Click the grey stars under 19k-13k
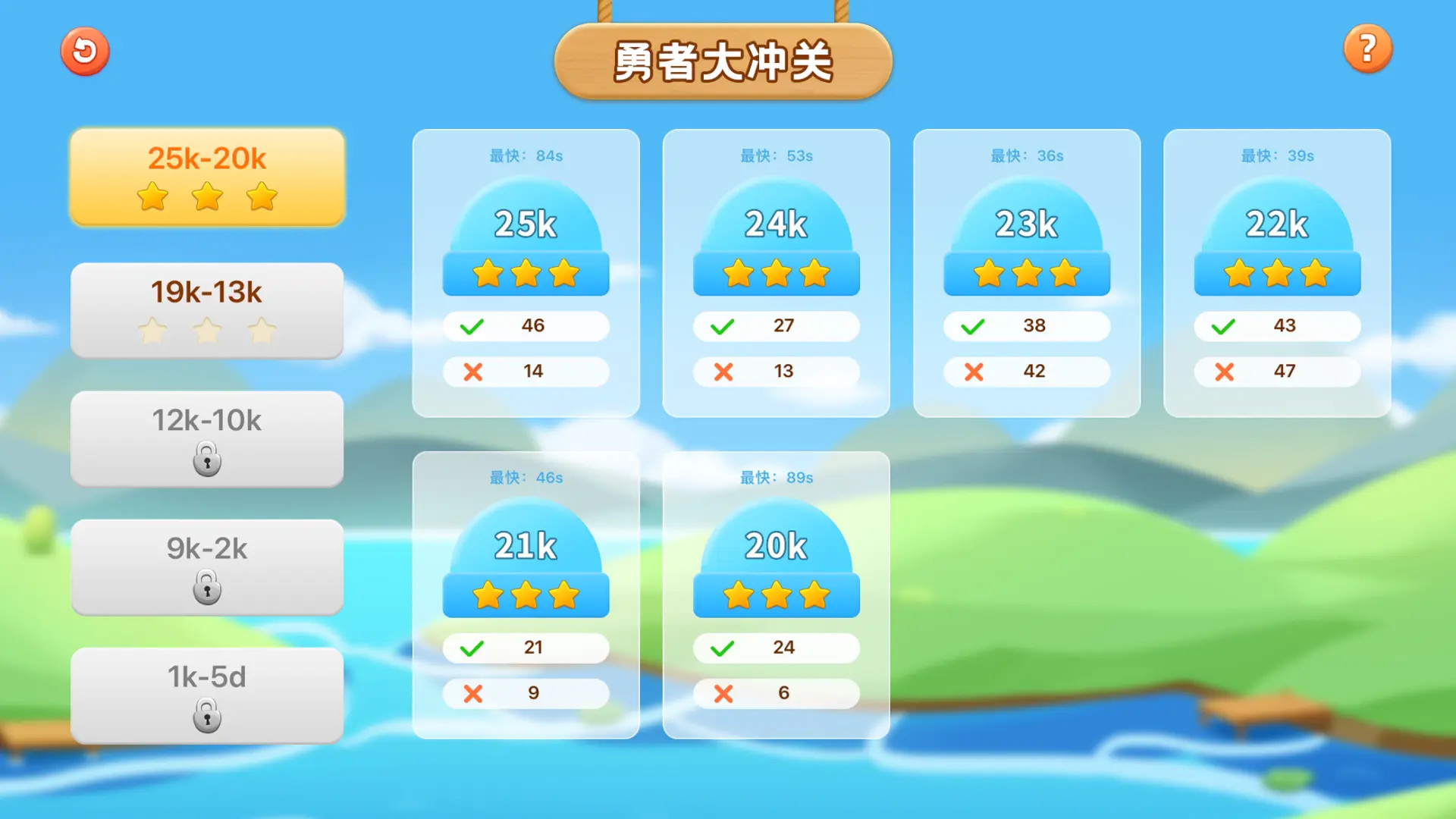This screenshot has width=1456, height=819. pos(206,329)
